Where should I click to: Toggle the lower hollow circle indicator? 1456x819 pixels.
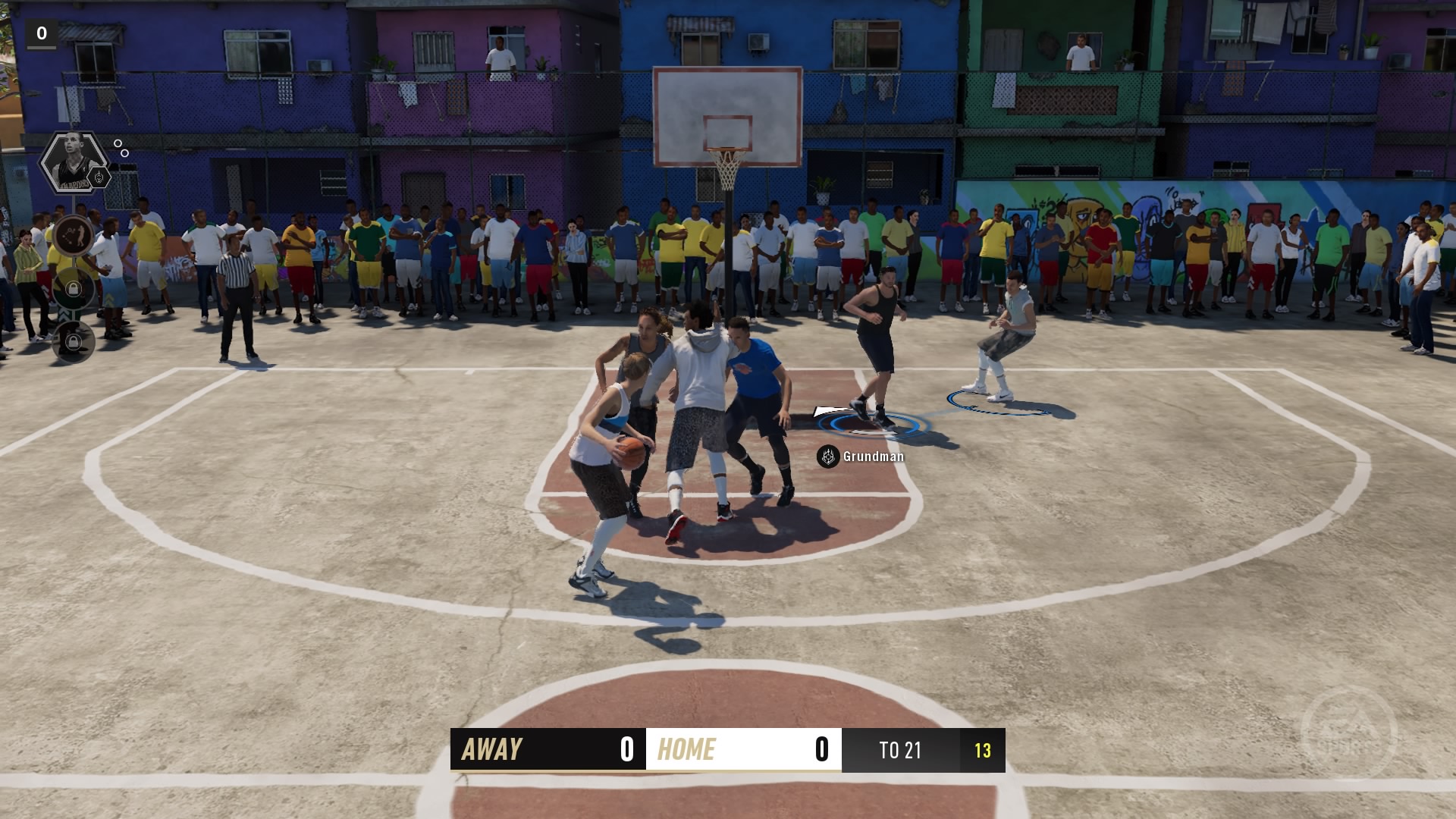pos(124,153)
